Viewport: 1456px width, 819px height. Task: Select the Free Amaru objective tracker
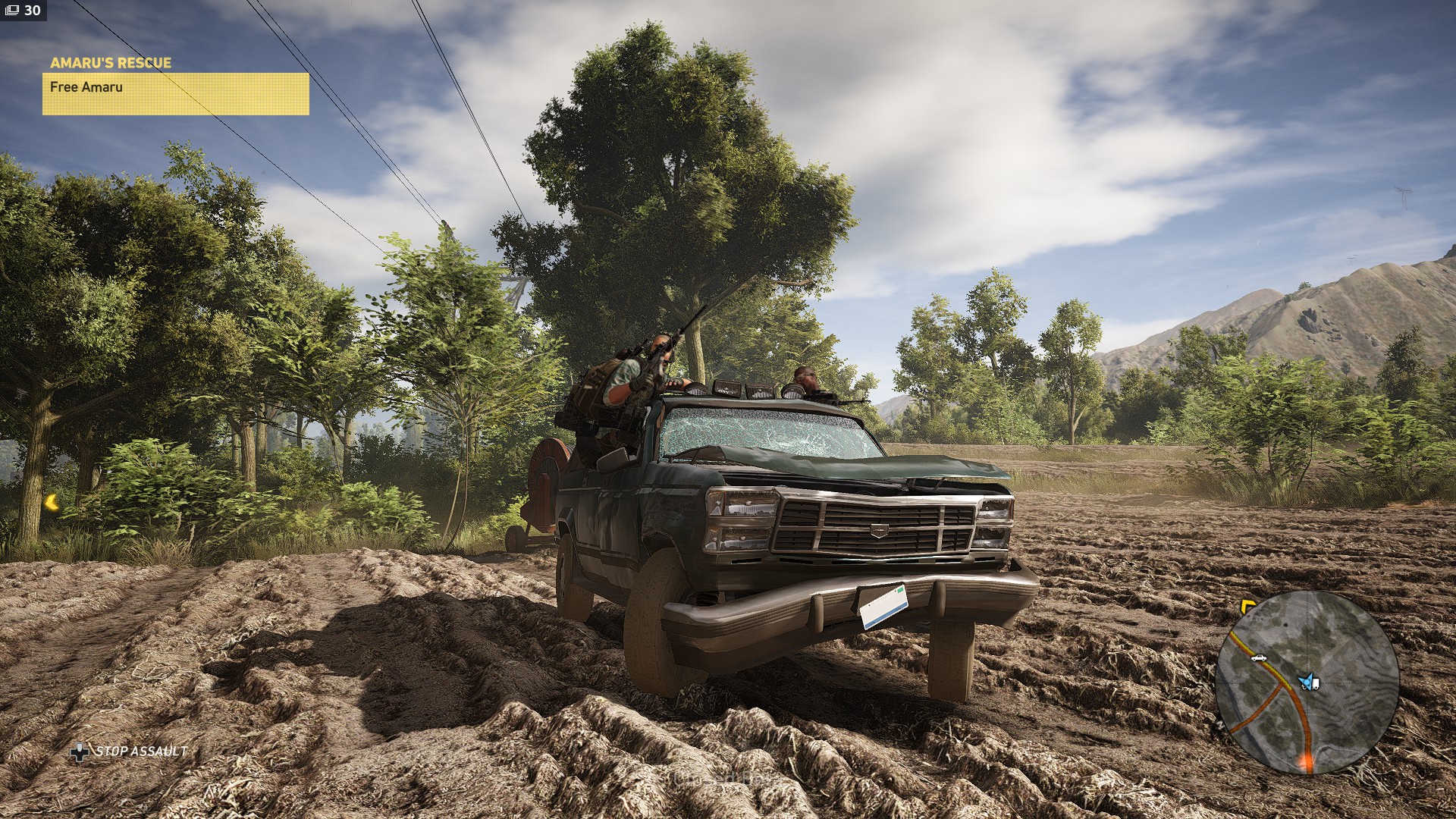point(175,93)
